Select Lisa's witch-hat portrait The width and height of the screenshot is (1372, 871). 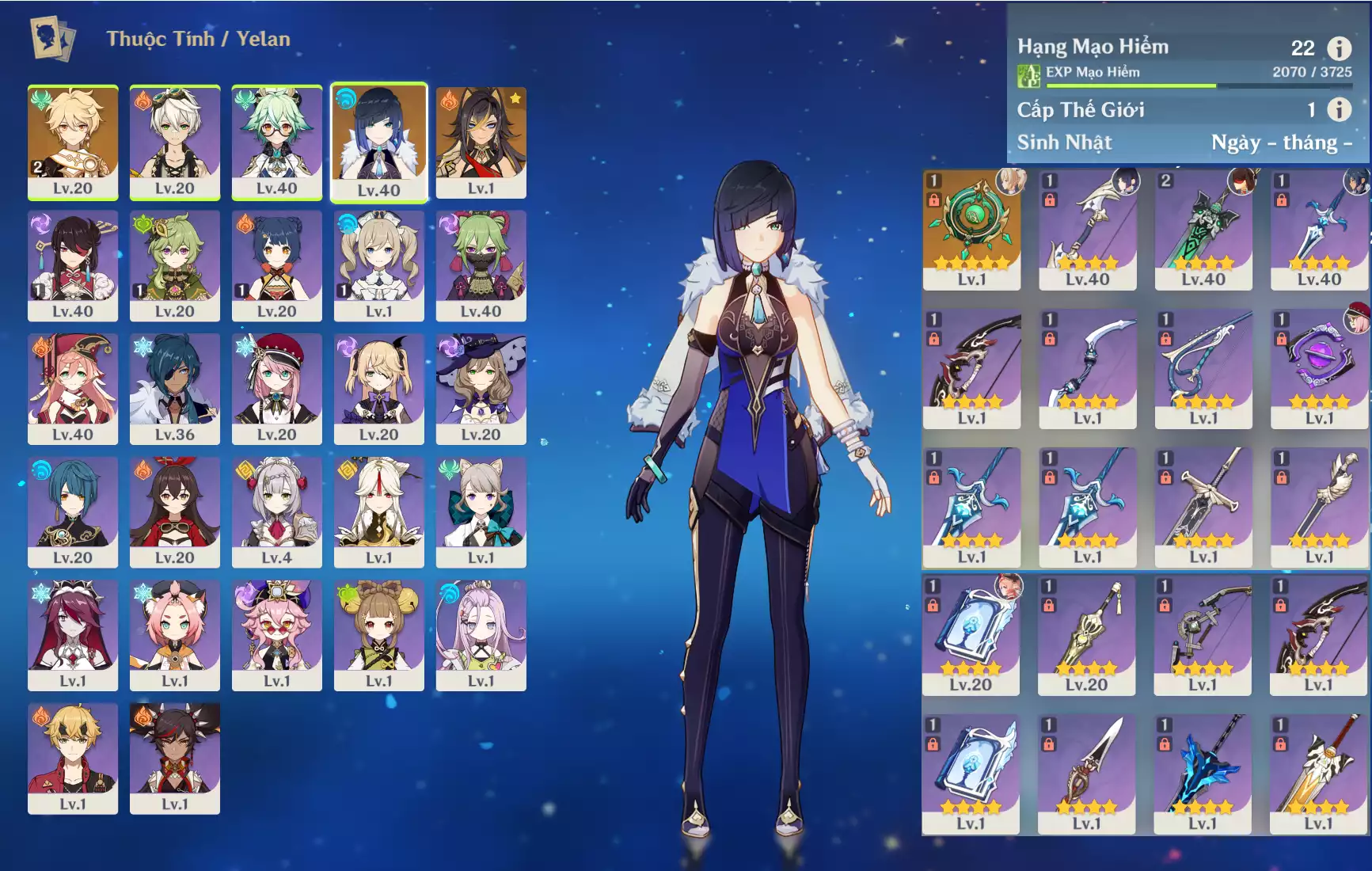click(481, 388)
